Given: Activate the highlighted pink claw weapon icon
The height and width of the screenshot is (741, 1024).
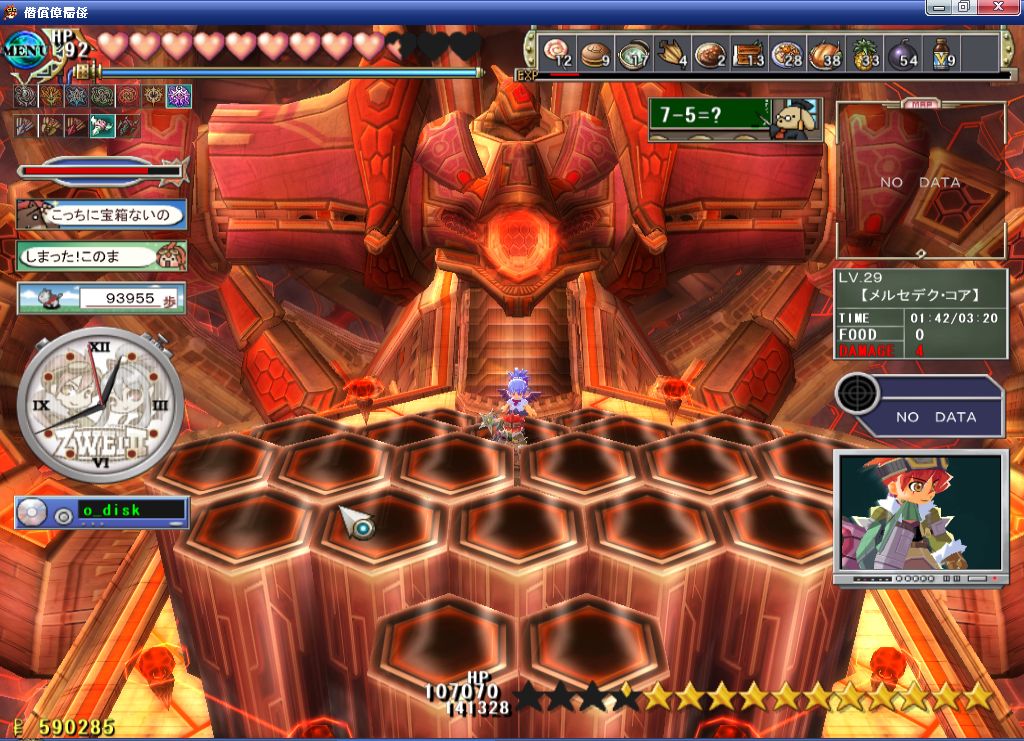Looking at the screenshot, I should [x=102, y=126].
